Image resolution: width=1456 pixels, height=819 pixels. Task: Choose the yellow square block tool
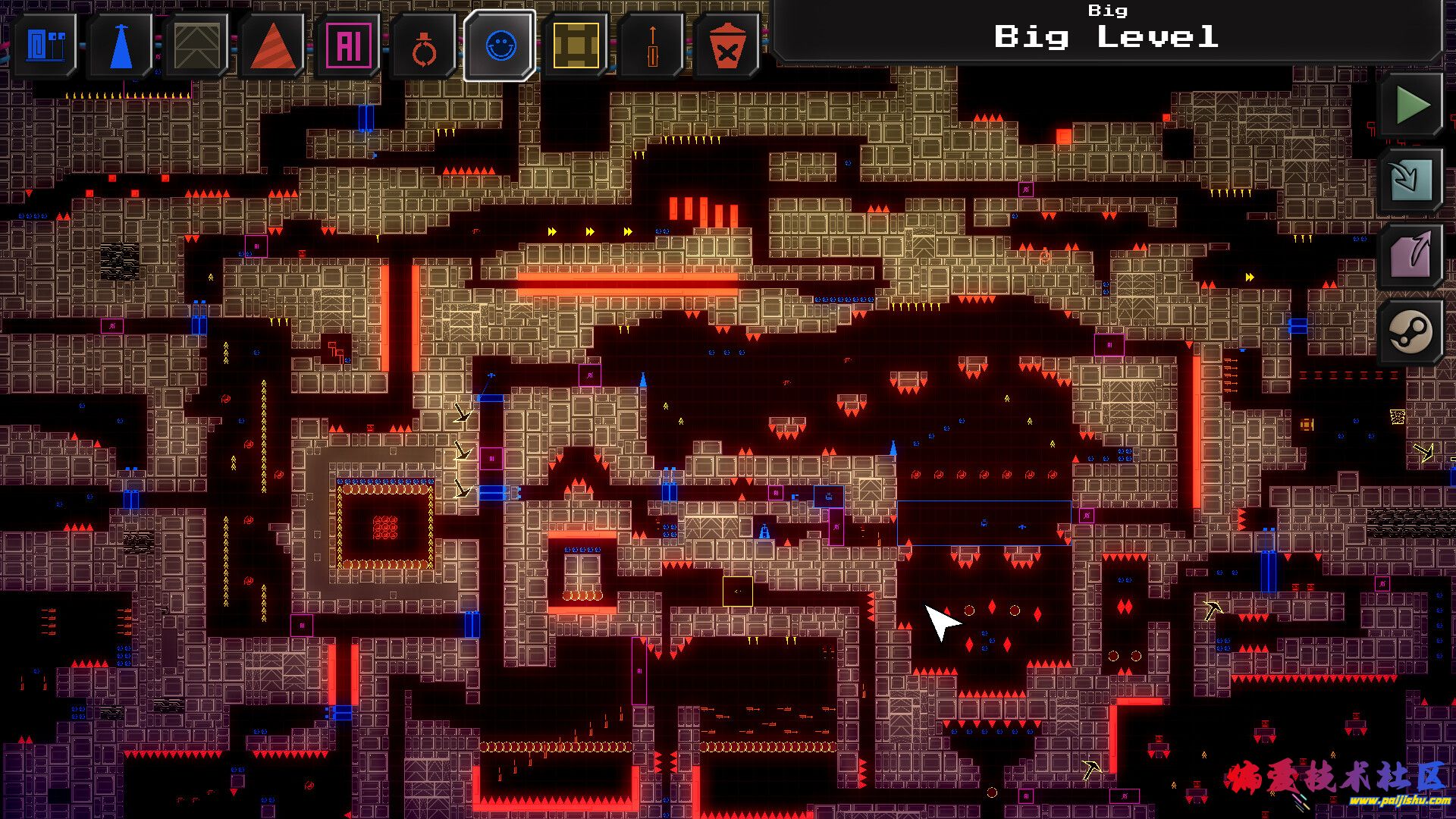coord(576,45)
